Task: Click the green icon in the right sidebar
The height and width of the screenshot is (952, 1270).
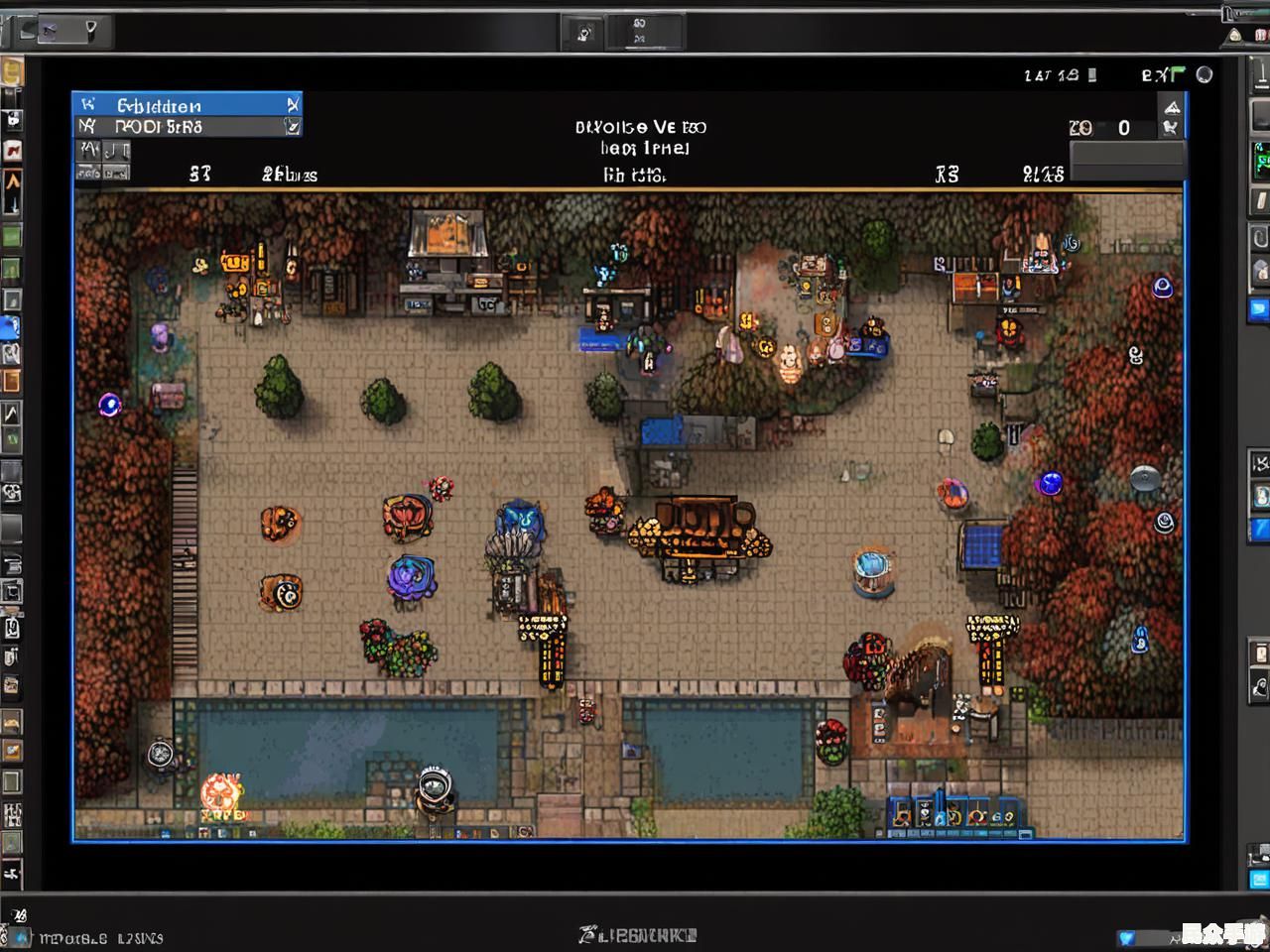Action: tap(1261, 160)
